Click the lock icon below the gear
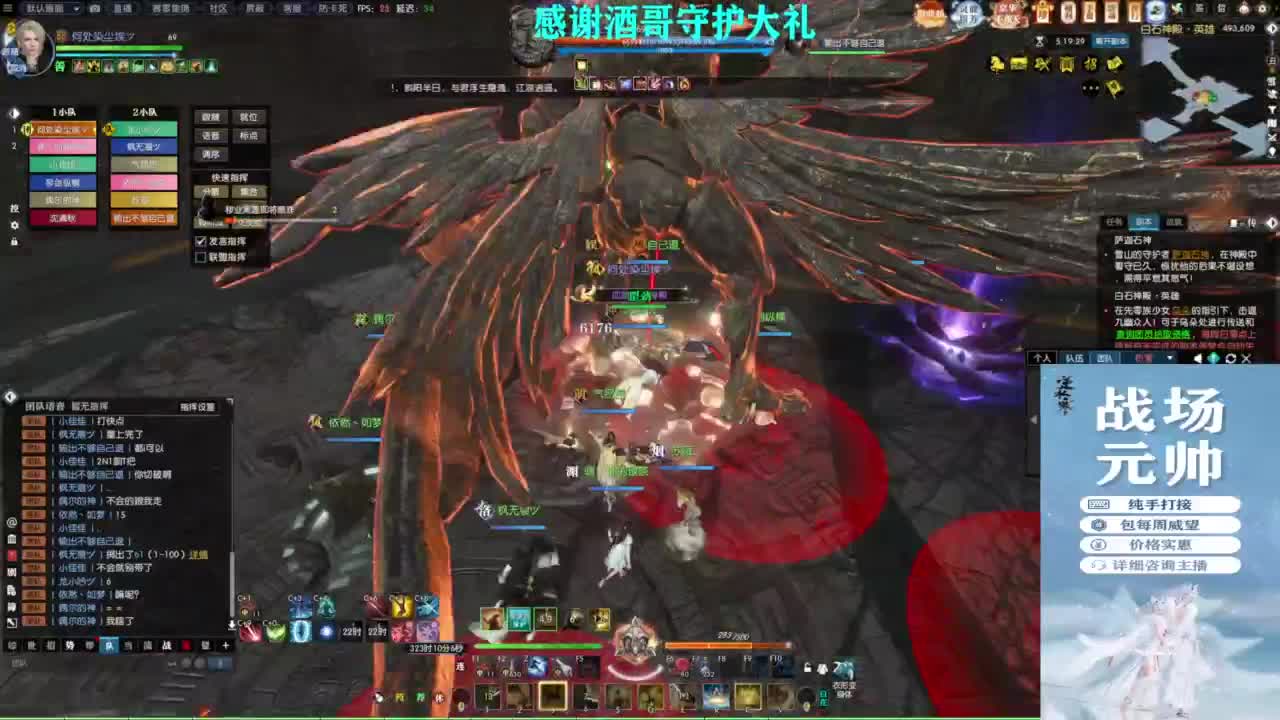This screenshot has height=720, width=1280. tap(14, 241)
